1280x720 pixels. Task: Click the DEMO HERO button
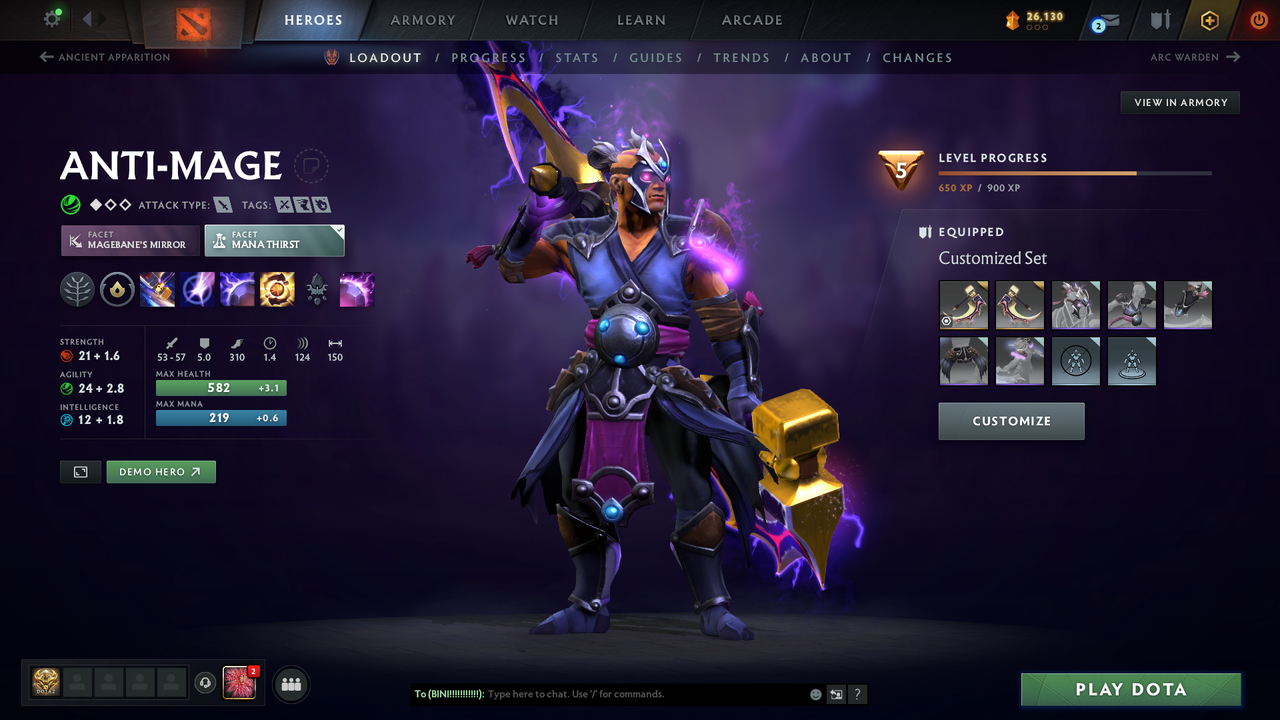point(160,471)
